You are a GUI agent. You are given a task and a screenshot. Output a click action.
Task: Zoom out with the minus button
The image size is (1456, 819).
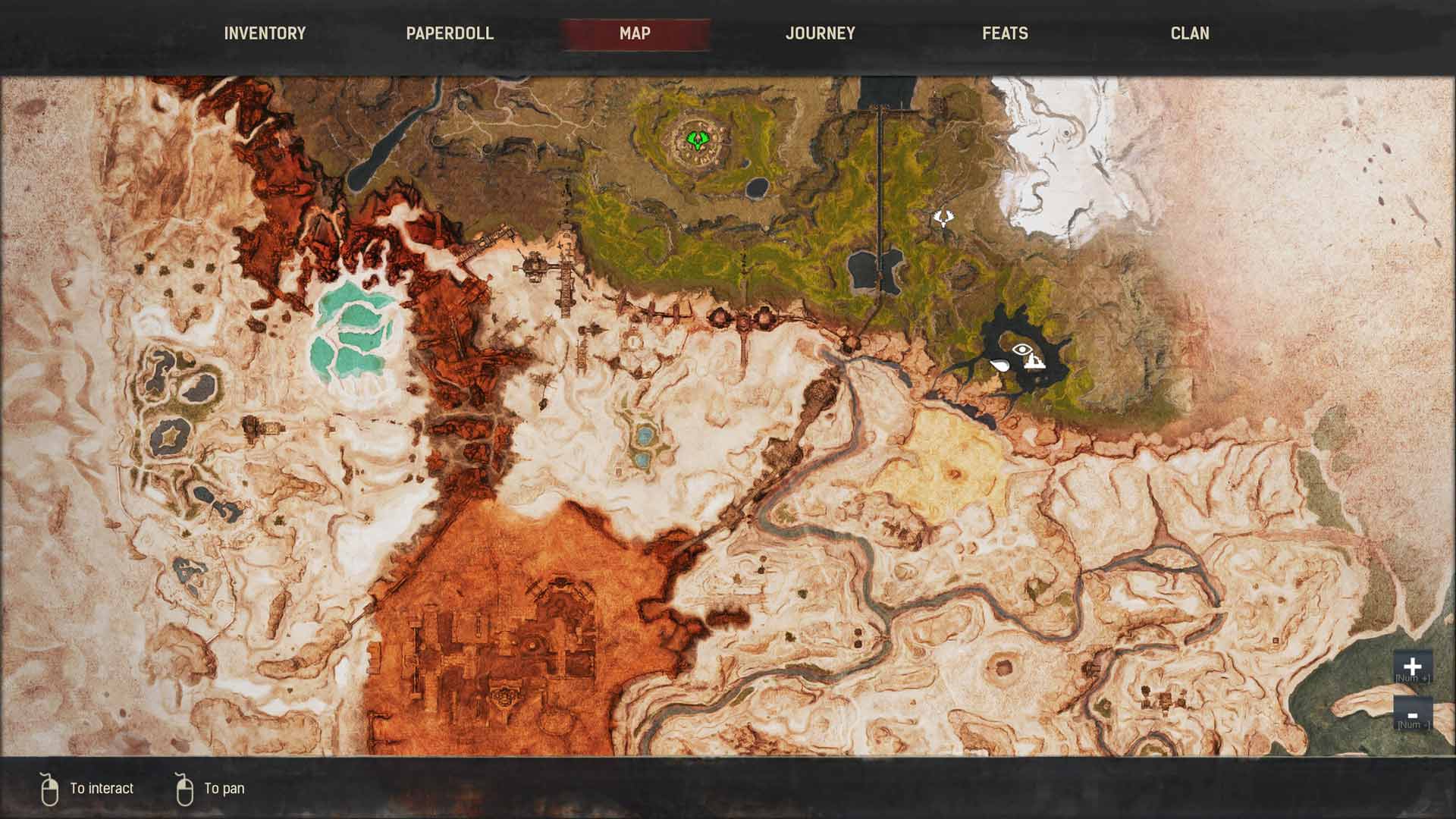click(1412, 714)
